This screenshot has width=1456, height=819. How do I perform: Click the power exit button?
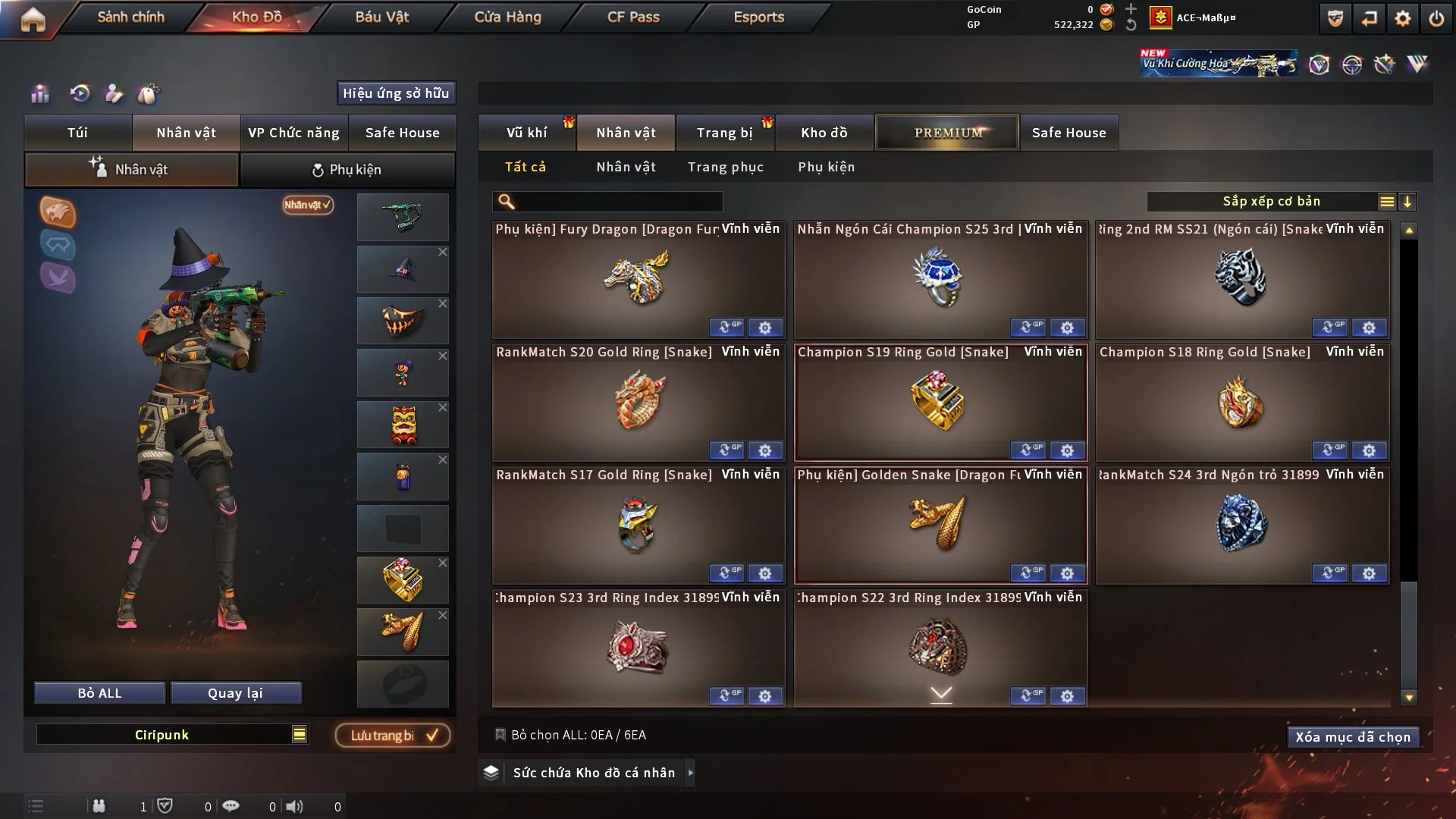tap(1436, 18)
